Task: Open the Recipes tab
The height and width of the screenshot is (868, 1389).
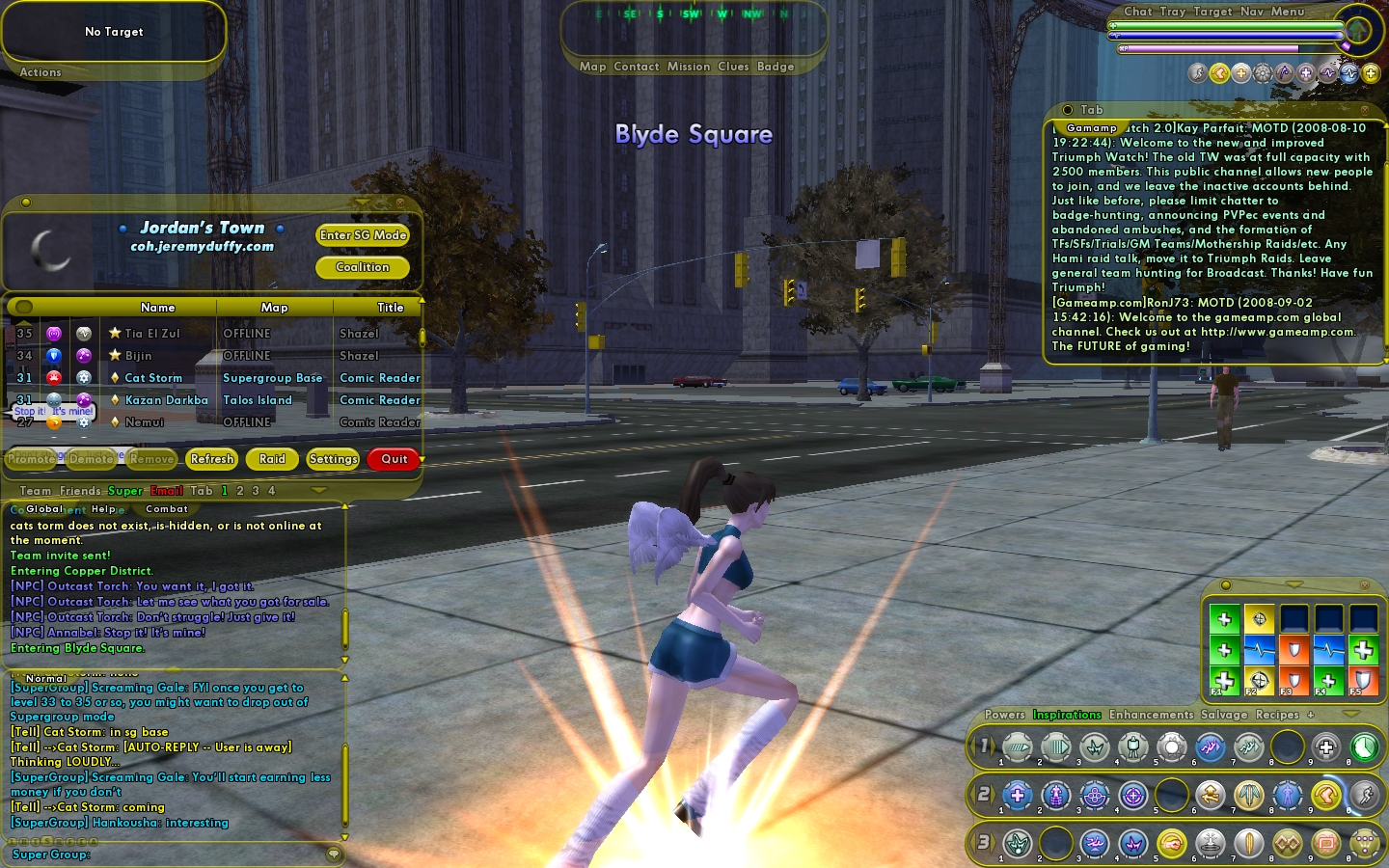Action: (x=1277, y=715)
